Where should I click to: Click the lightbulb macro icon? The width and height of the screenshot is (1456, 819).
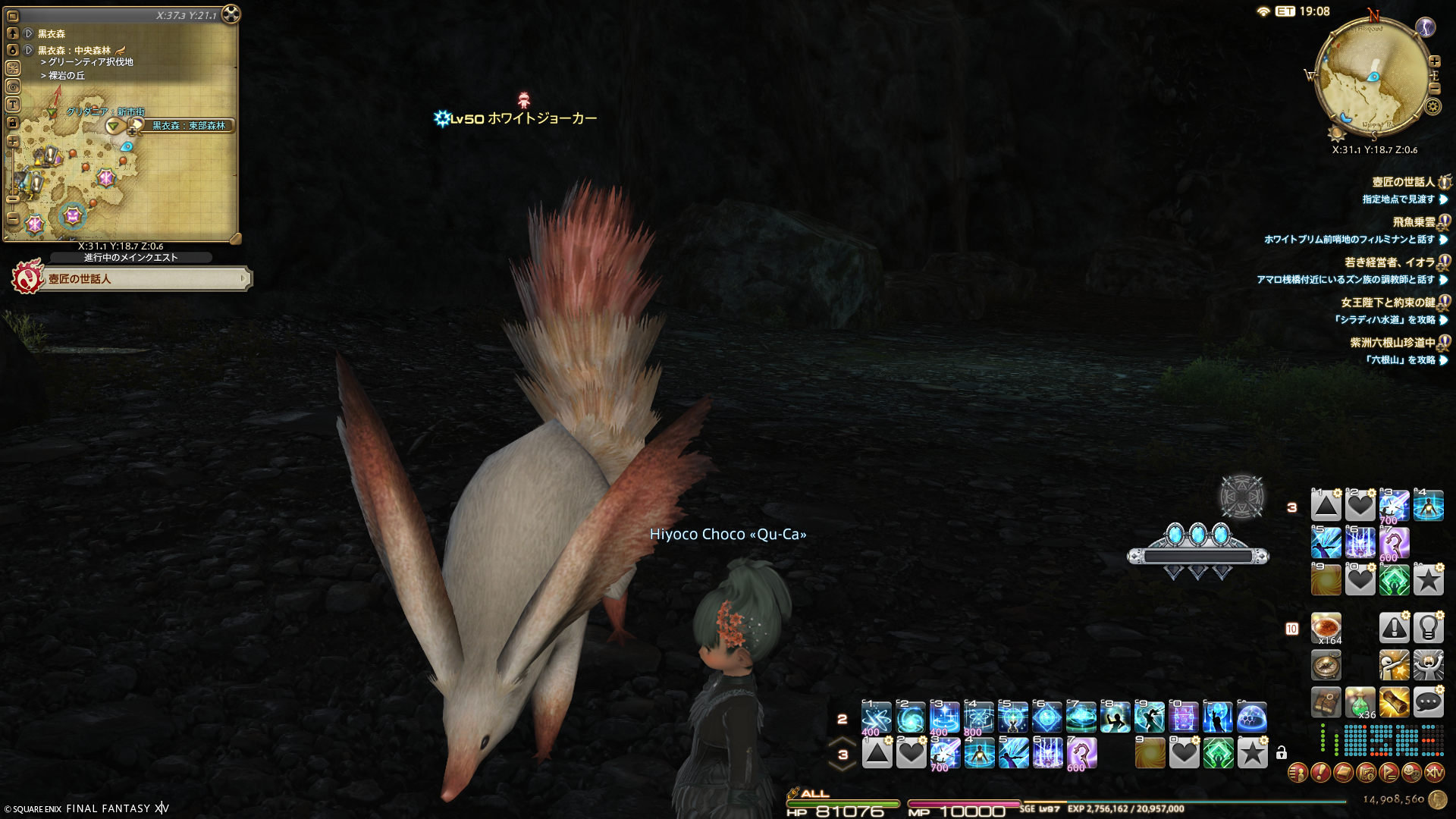point(1428,628)
